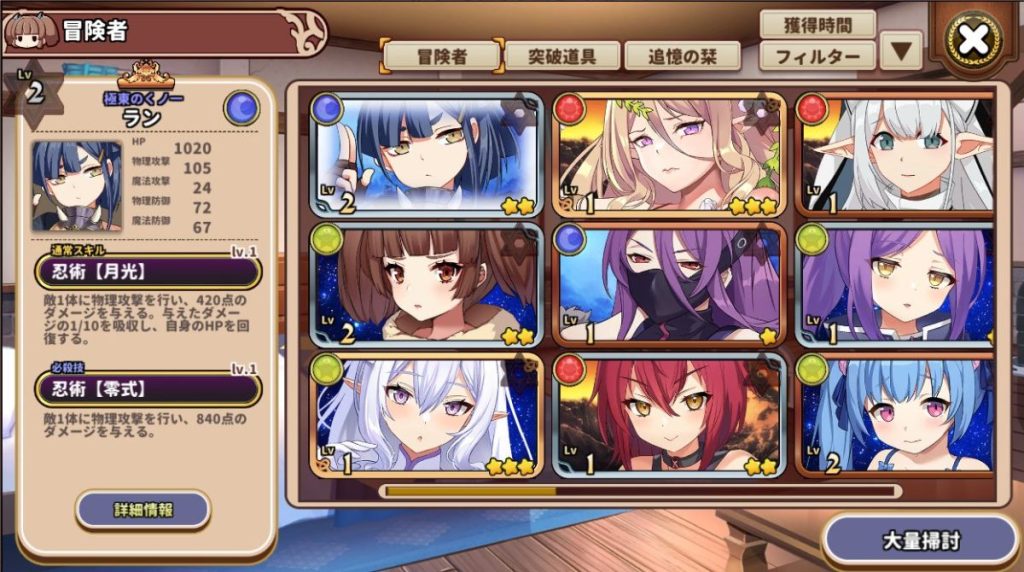
Task: Select the silver-haired elf with purple eyes
Action: (428, 415)
